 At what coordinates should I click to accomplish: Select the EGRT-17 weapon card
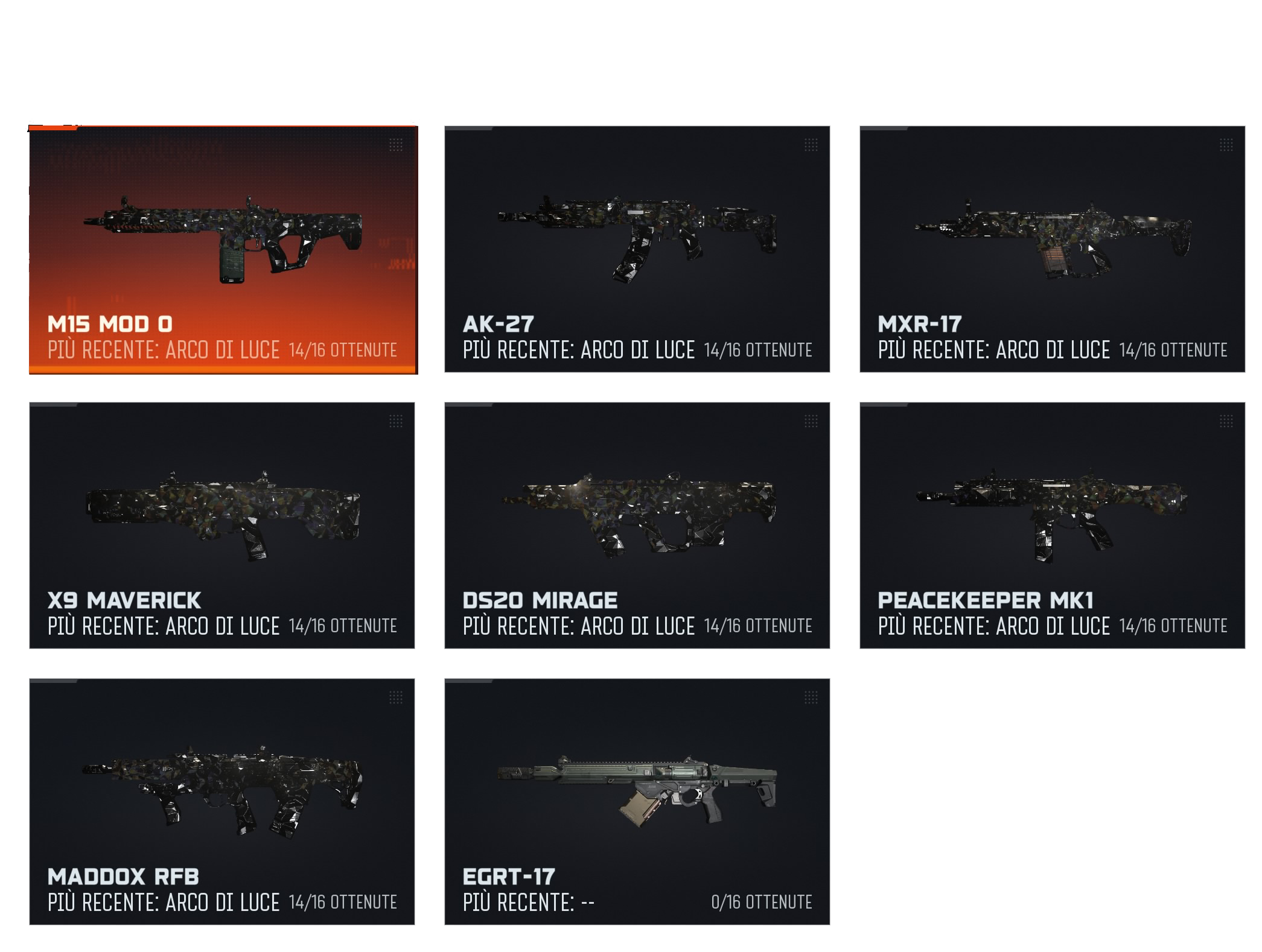tap(637, 802)
